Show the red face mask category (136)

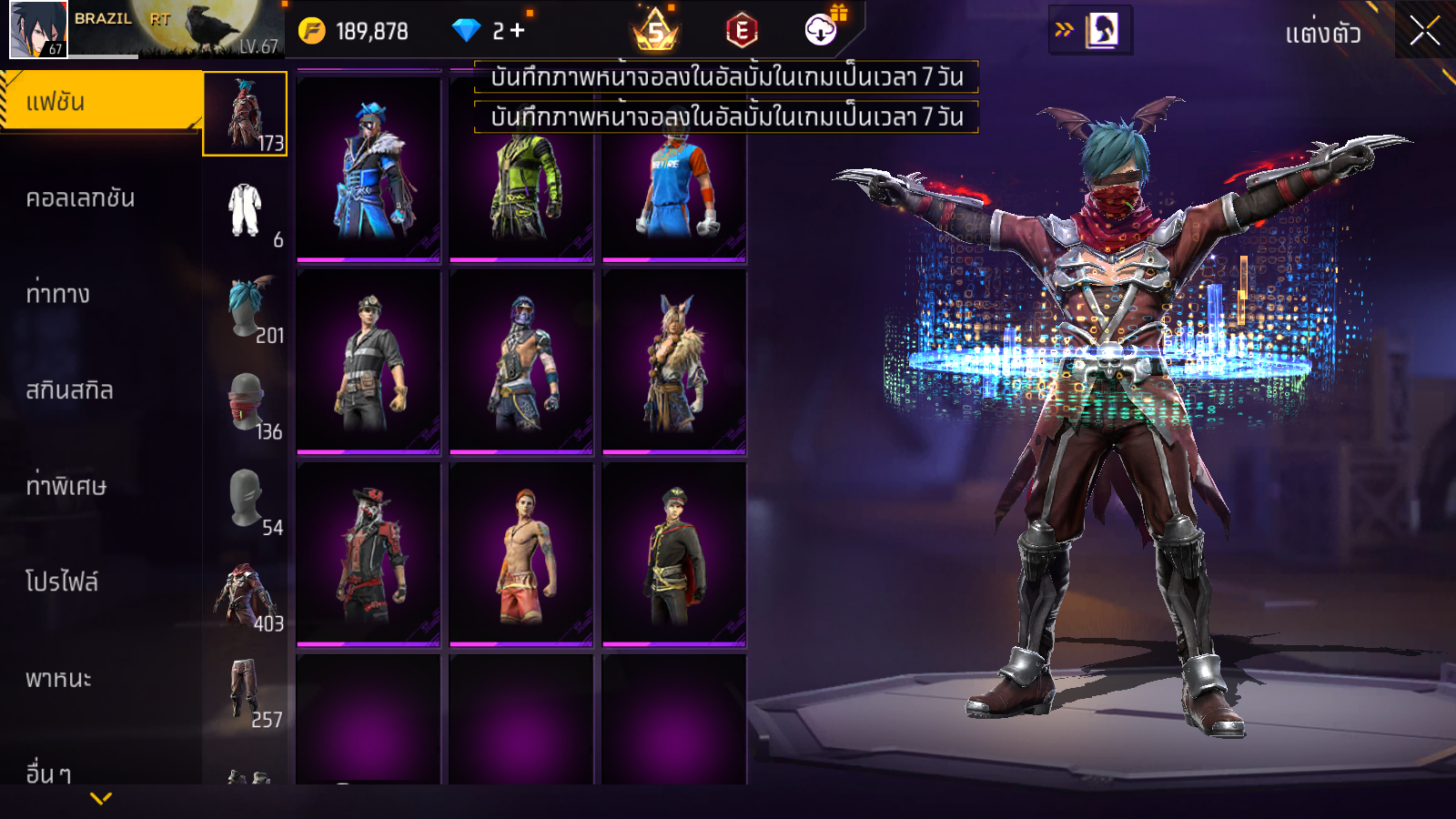(x=245, y=402)
